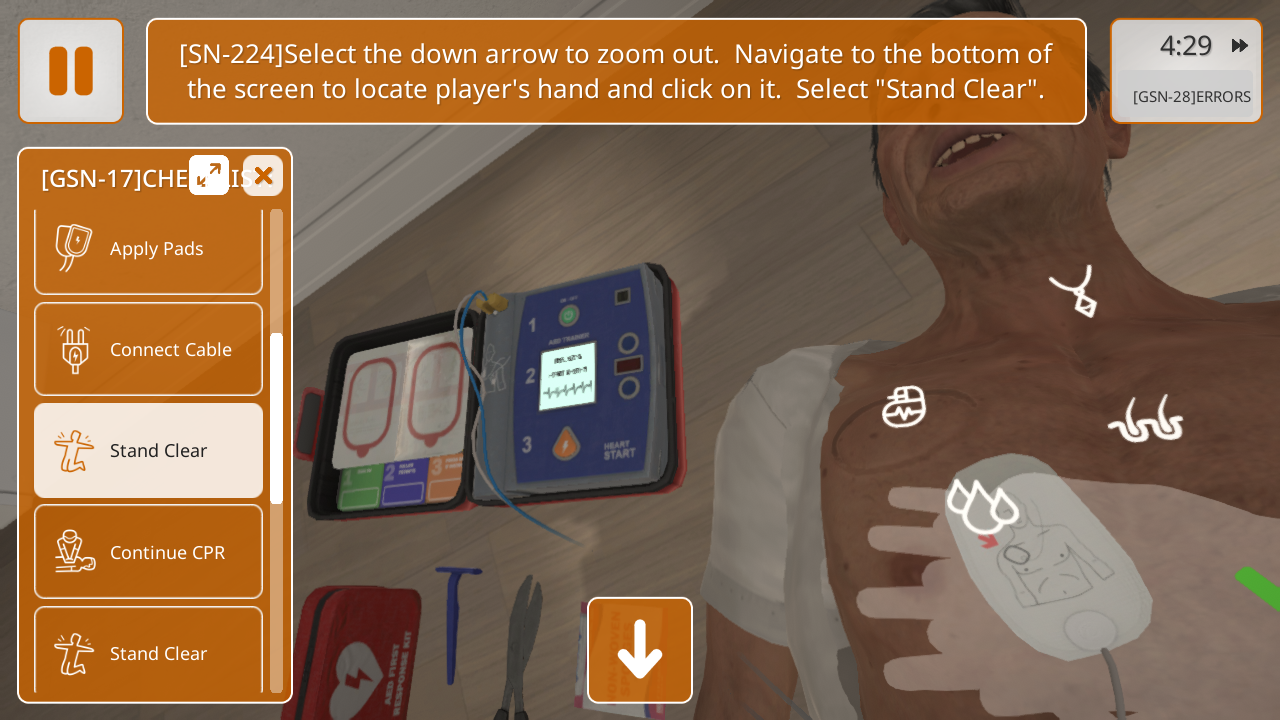This screenshot has height=720, width=1280.
Task: Close the checklist panel
Action: coord(263,176)
